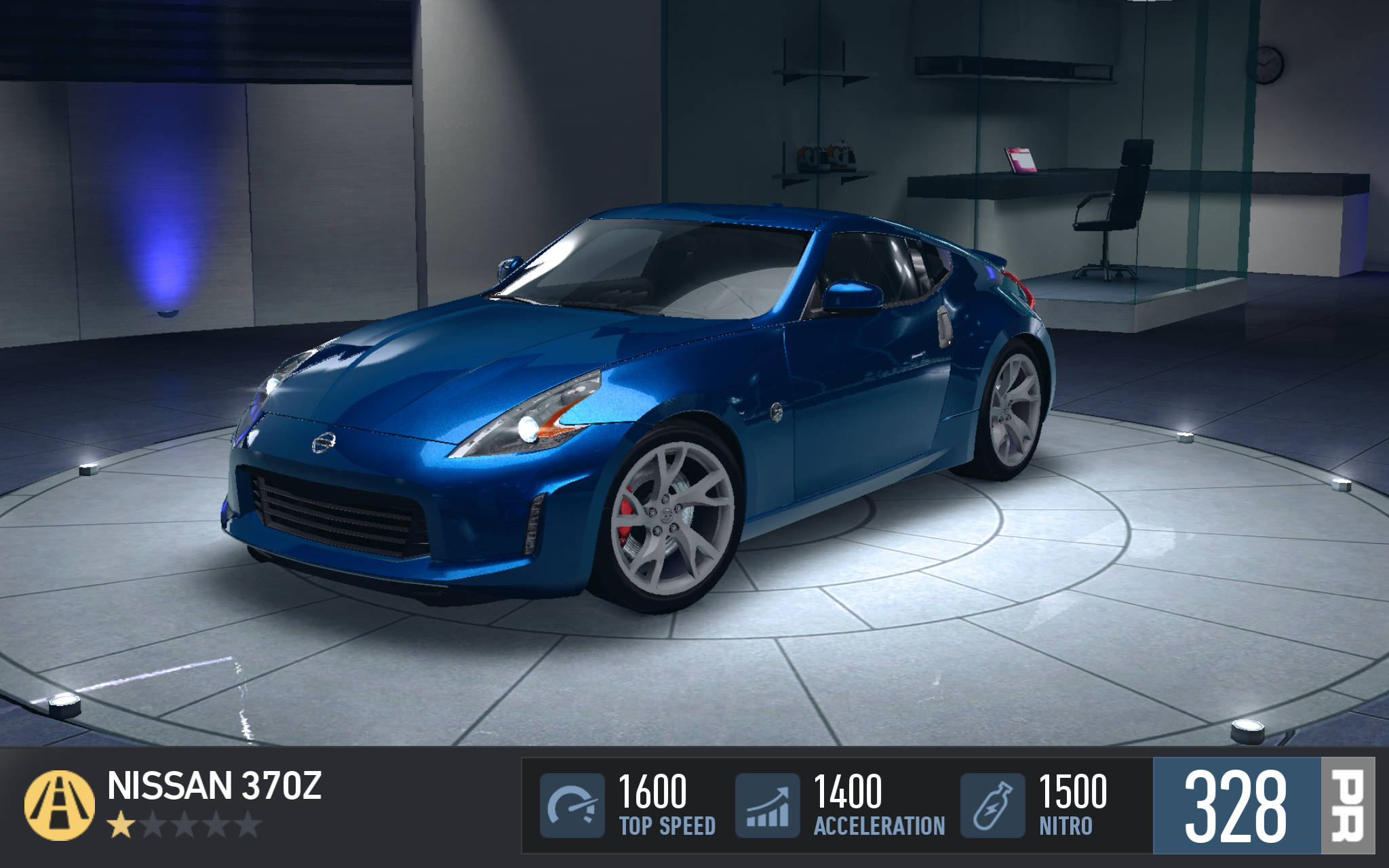Tap the Acceleration bar chart icon
The width and height of the screenshot is (1389, 868).
pyautogui.click(x=768, y=806)
